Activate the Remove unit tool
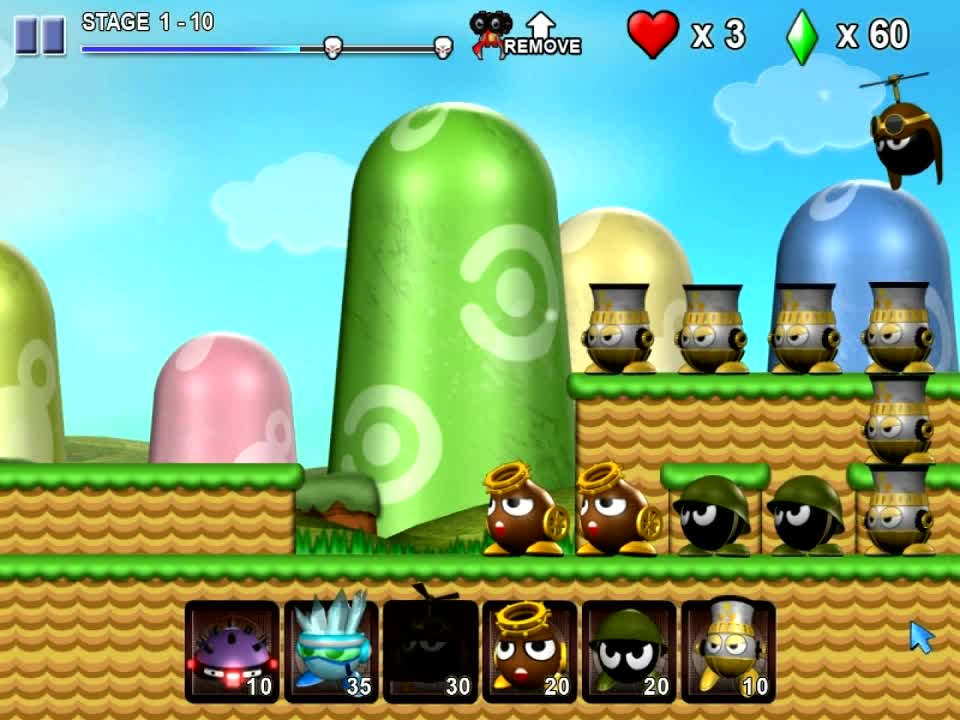Image resolution: width=960 pixels, height=720 pixels. tap(526, 35)
